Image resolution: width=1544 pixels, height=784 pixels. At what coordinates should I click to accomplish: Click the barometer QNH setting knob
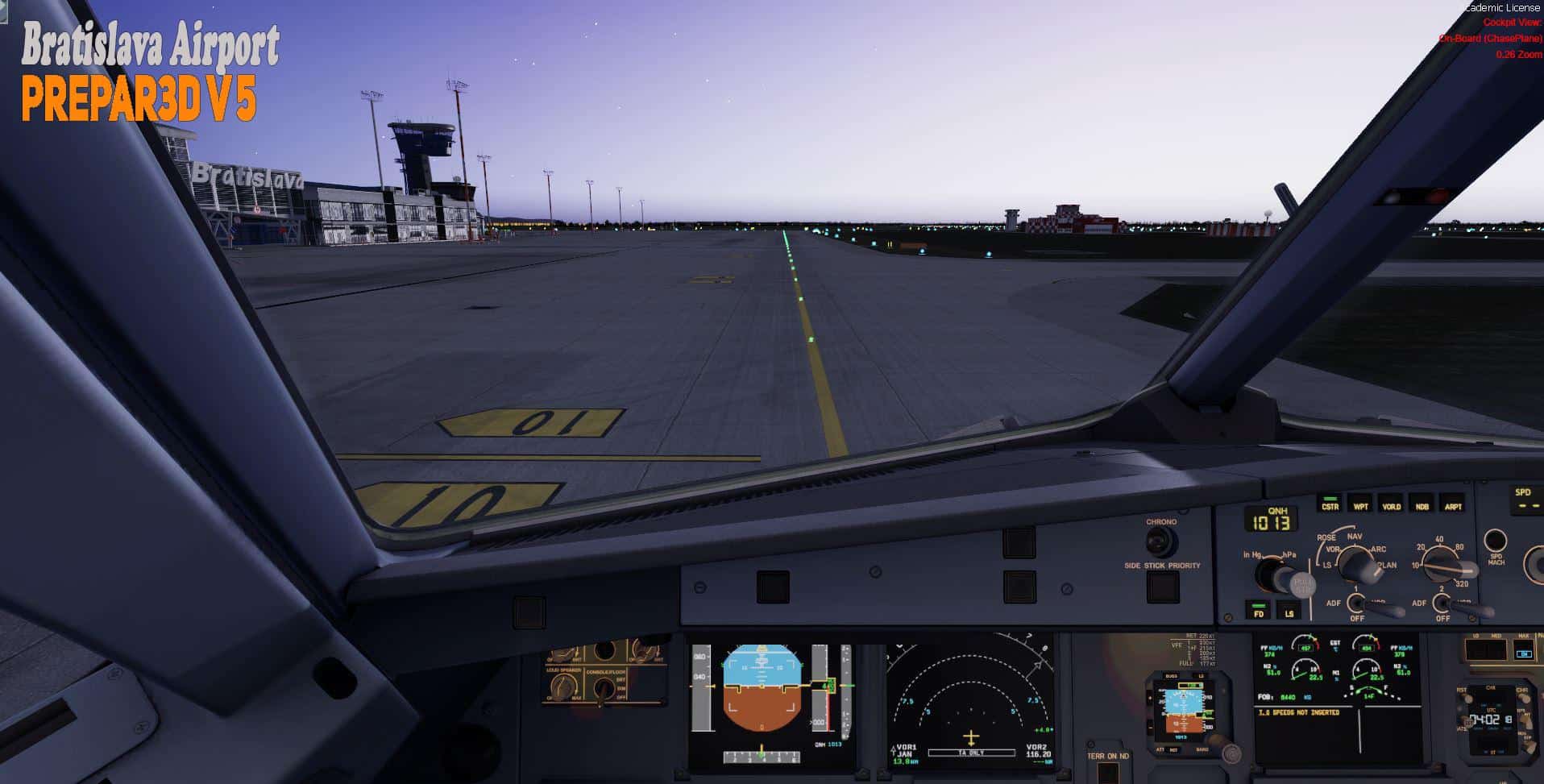1273,575
